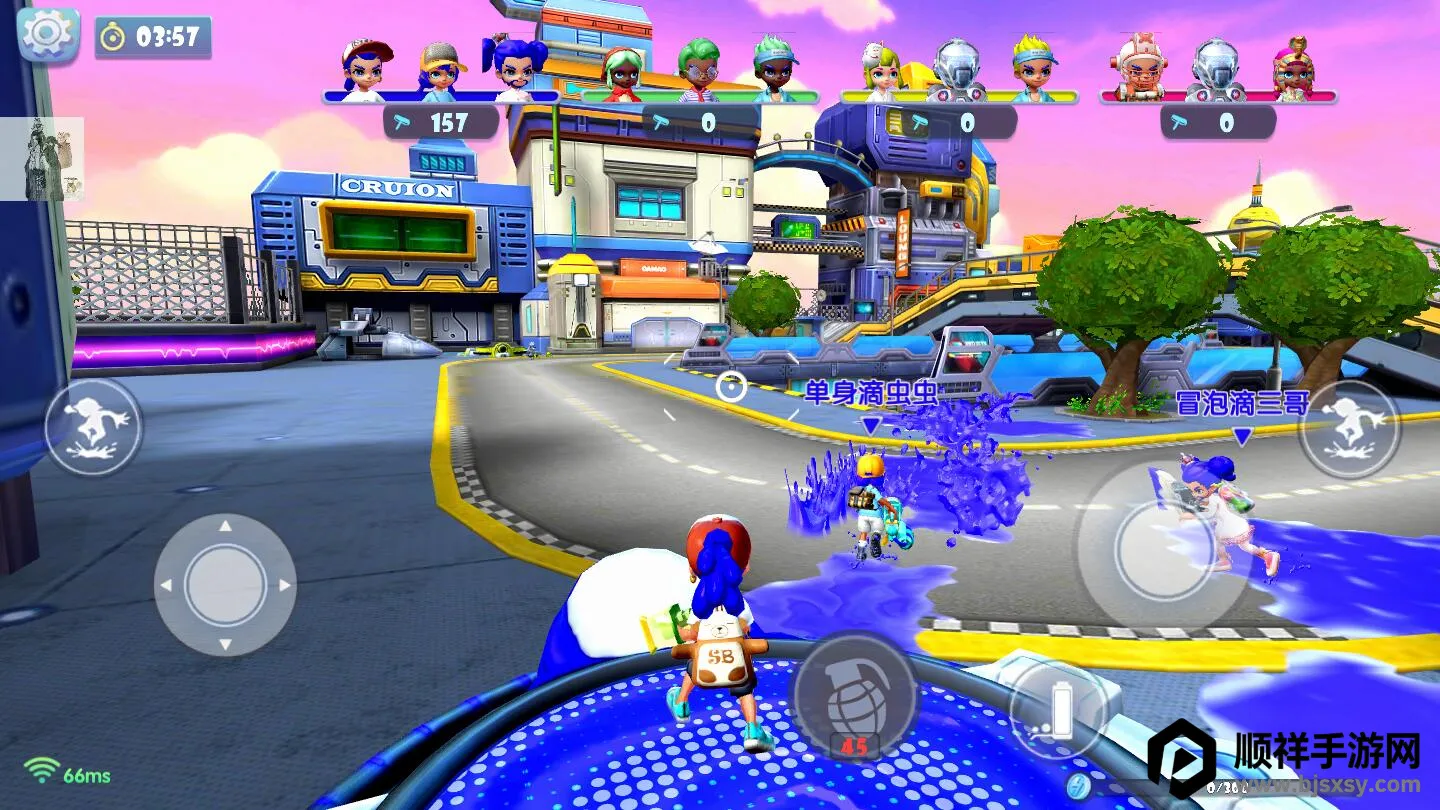
Task: Tap the battery refill button
Action: point(1058,708)
